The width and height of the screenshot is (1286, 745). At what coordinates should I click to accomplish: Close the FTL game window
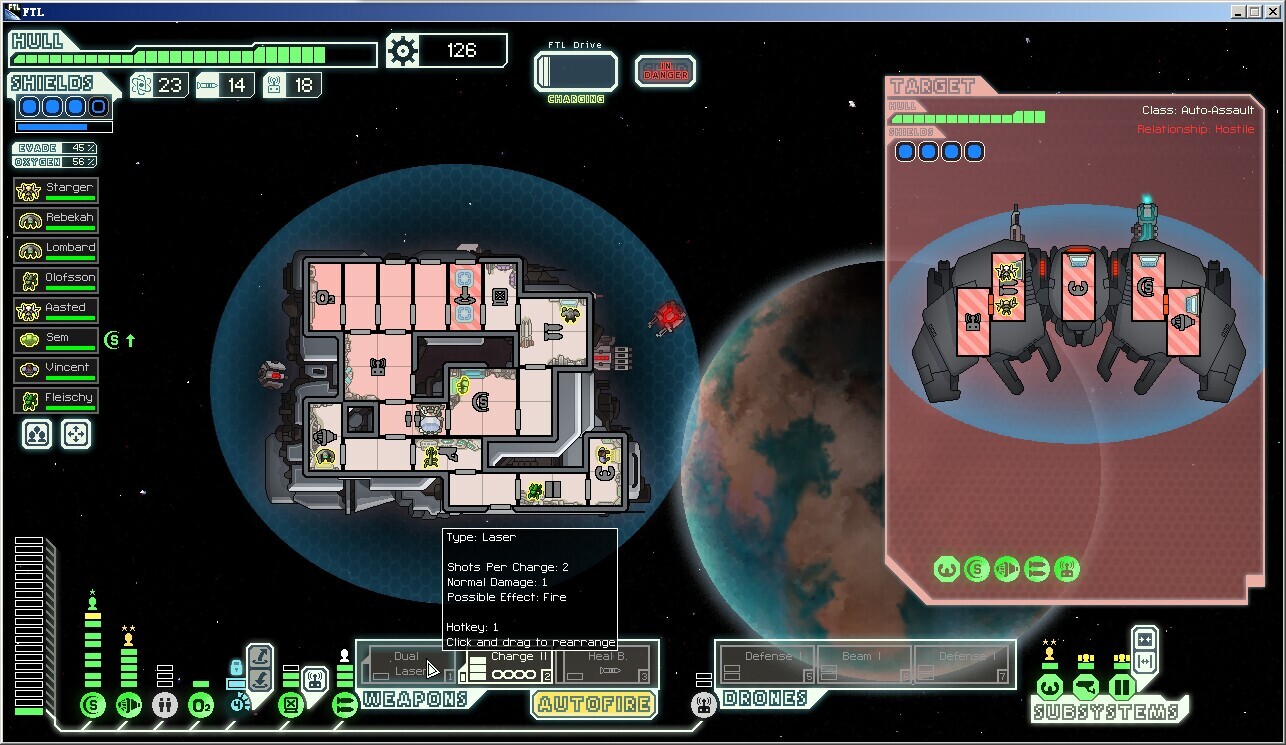[1272, 11]
